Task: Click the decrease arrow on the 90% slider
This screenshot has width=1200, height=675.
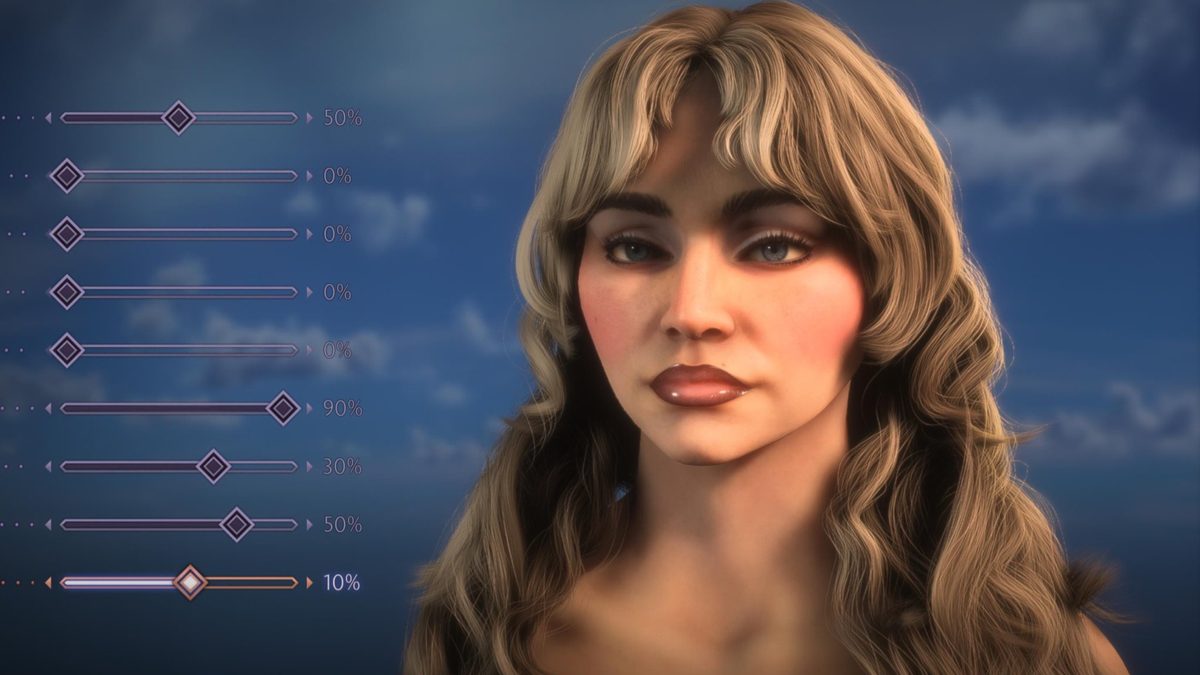Action: tap(48, 408)
